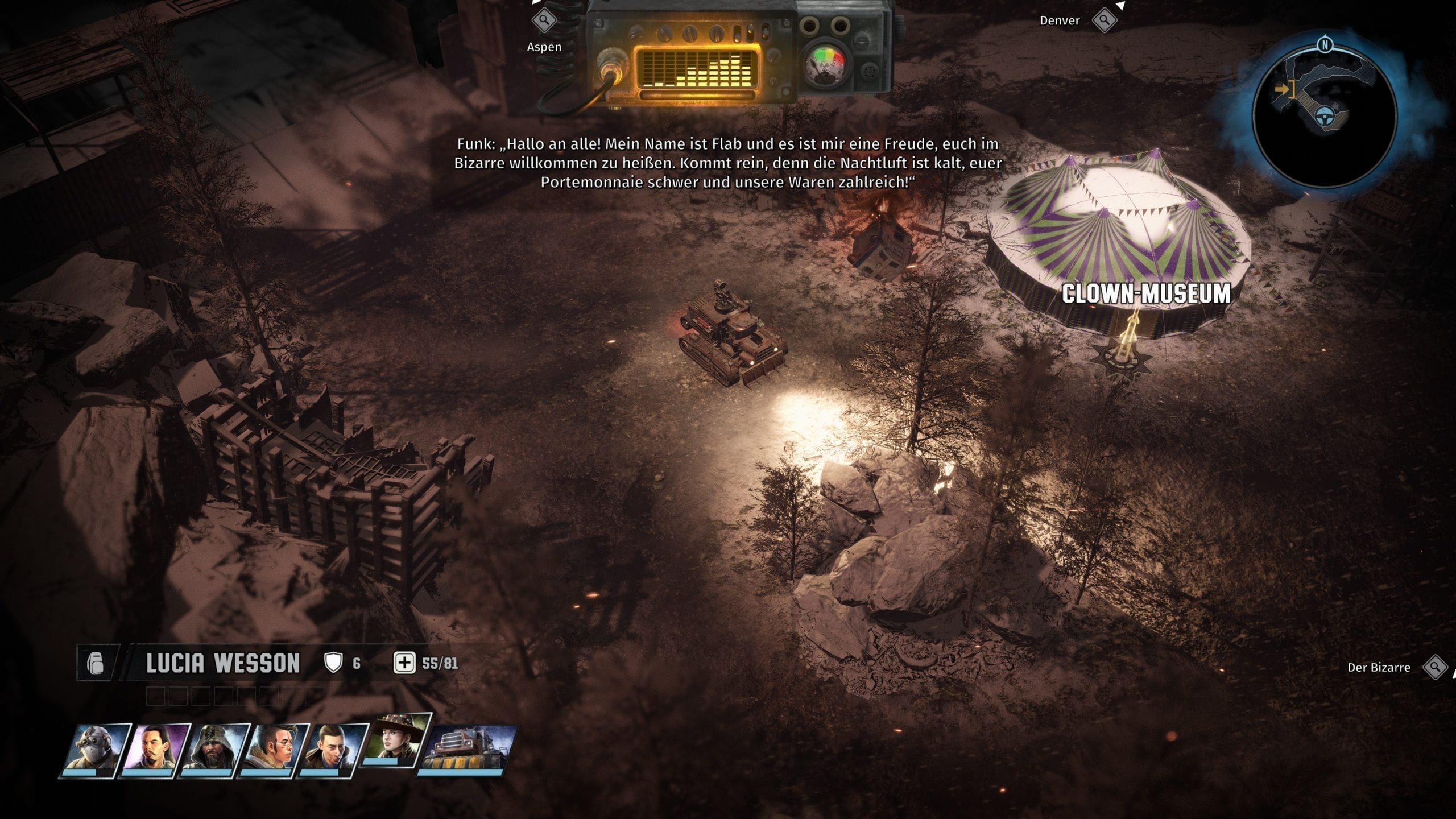1456x819 pixels.
Task: Choose the hooded bearded ranger portrait
Action: coord(214,748)
